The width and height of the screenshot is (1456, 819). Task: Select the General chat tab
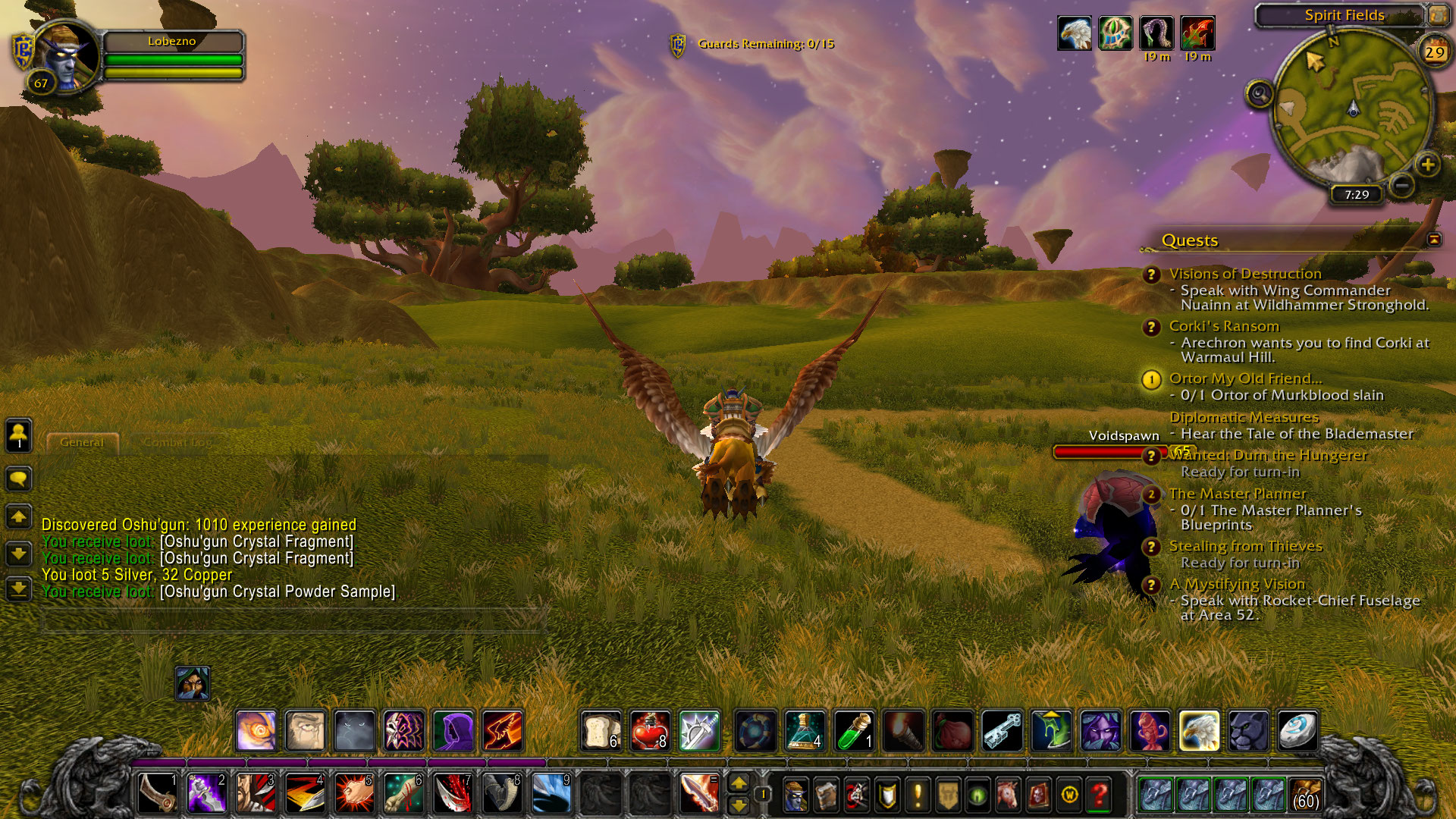click(82, 442)
